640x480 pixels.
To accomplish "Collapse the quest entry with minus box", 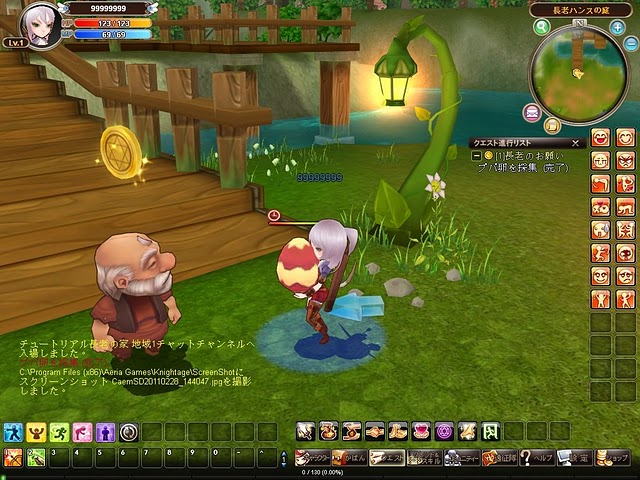I will [477, 156].
